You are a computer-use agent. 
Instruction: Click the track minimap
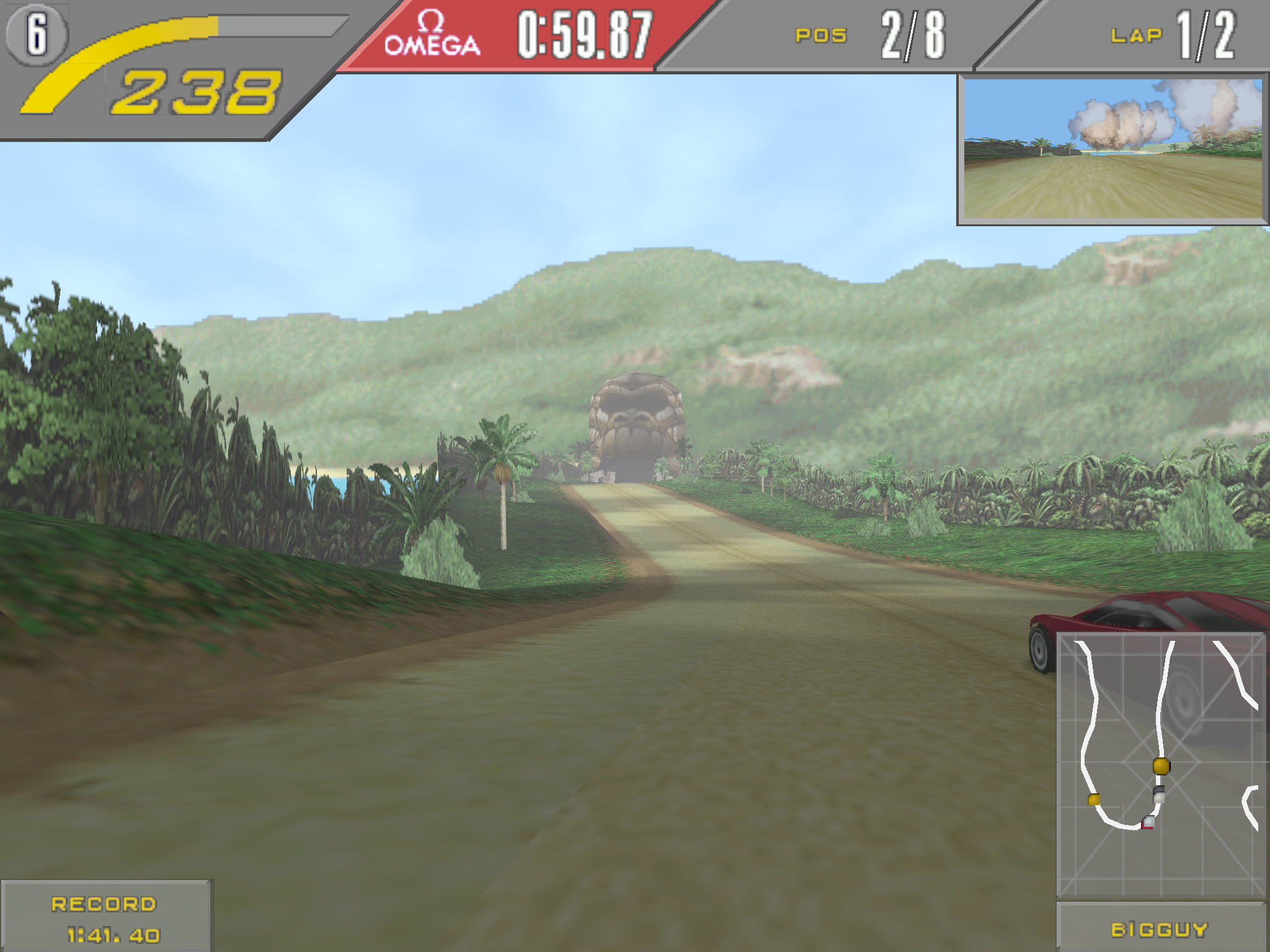1160,765
